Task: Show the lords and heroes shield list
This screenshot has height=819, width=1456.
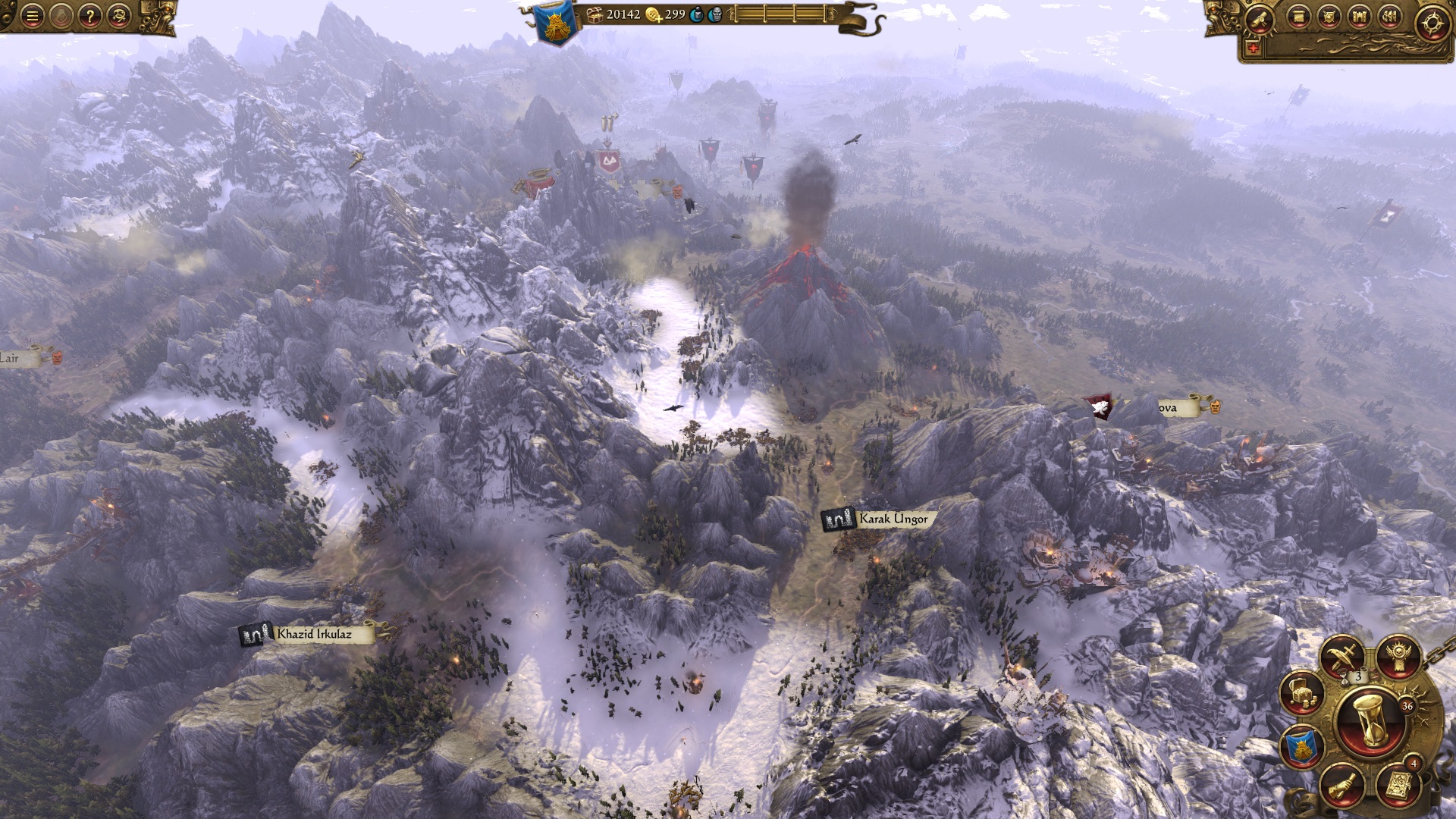Action: pyautogui.click(x=1329, y=17)
